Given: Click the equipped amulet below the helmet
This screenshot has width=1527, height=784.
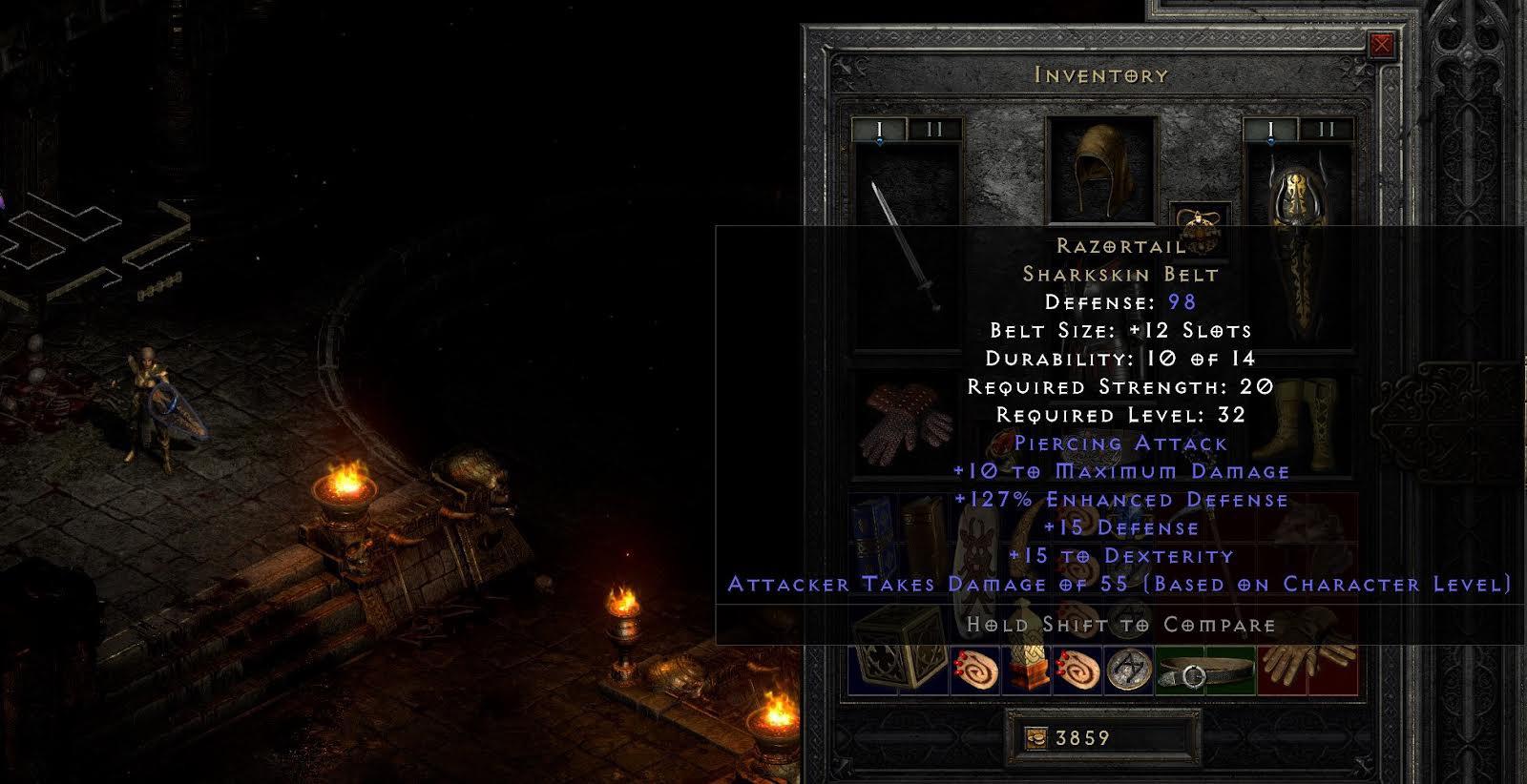Looking at the screenshot, I should (x=1201, y=229).
